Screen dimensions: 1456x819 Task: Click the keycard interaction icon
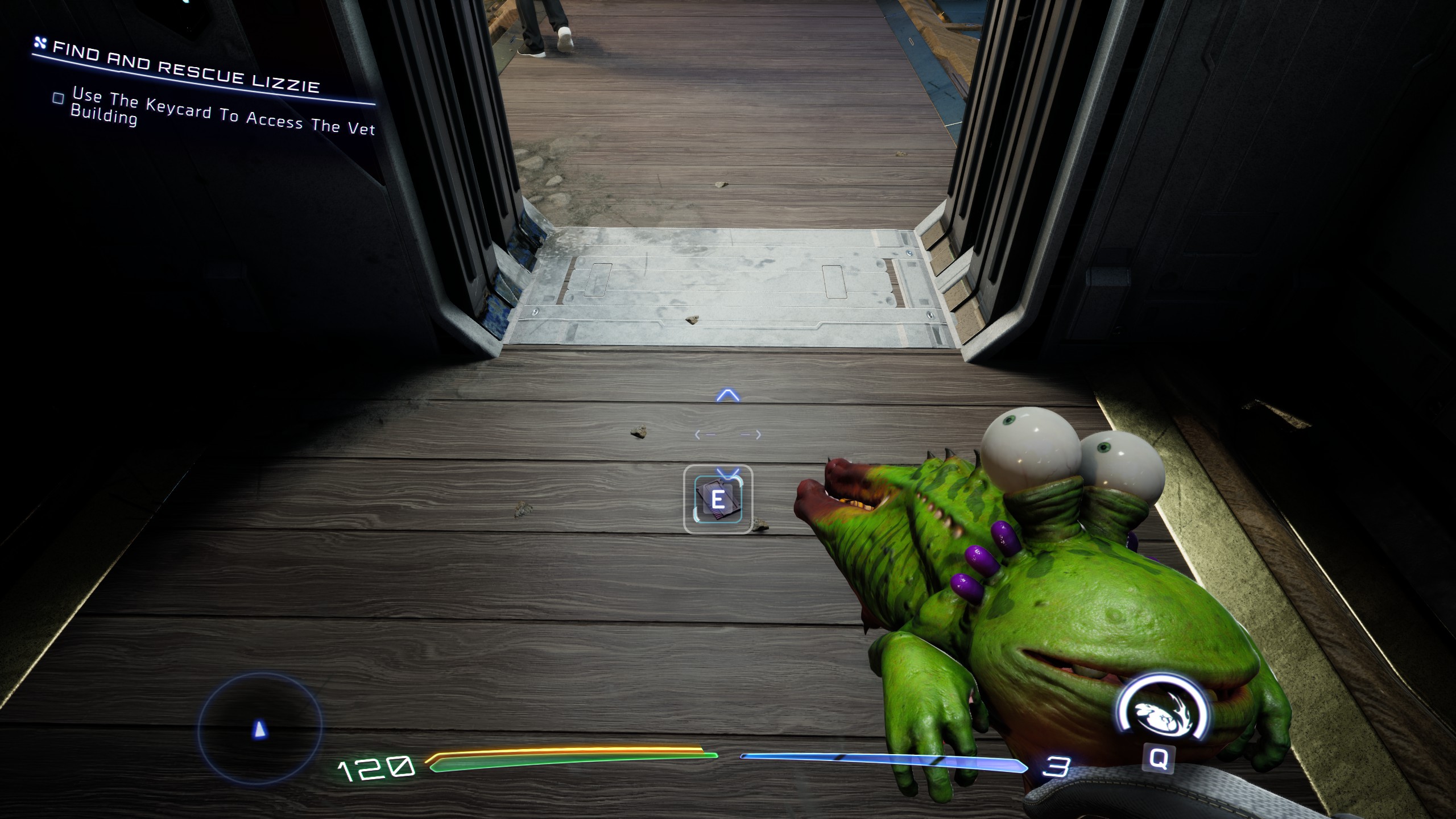pos(718,499)
